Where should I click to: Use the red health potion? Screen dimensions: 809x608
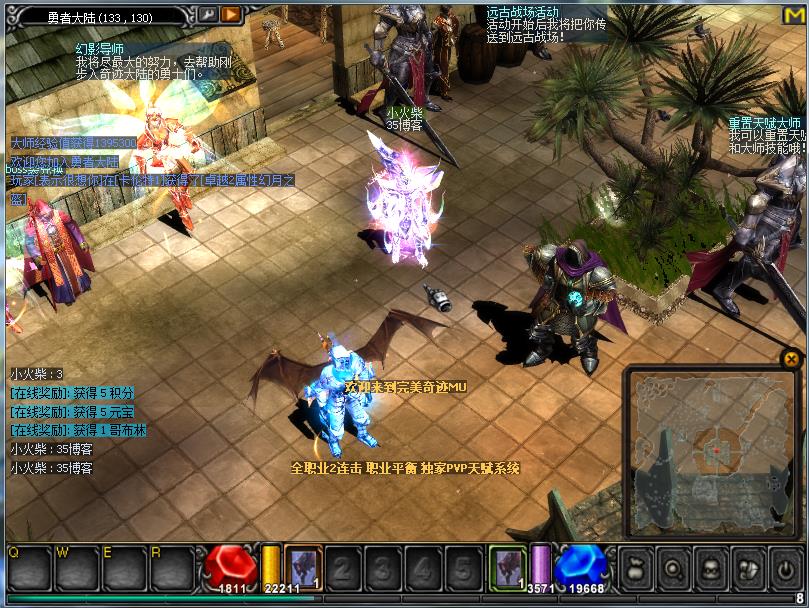point(232,568)
